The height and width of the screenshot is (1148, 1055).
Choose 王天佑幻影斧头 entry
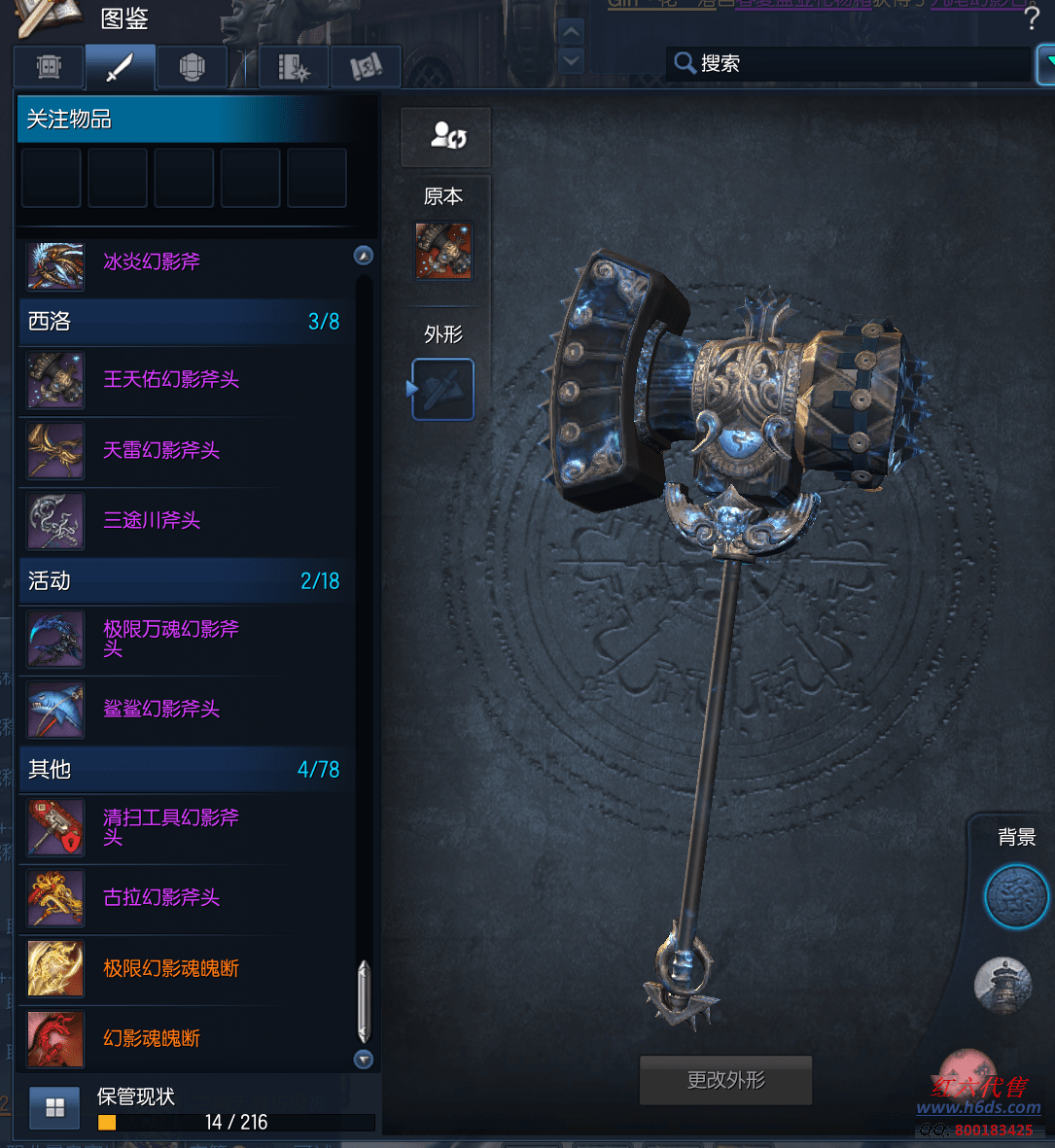tap(170, 380)
